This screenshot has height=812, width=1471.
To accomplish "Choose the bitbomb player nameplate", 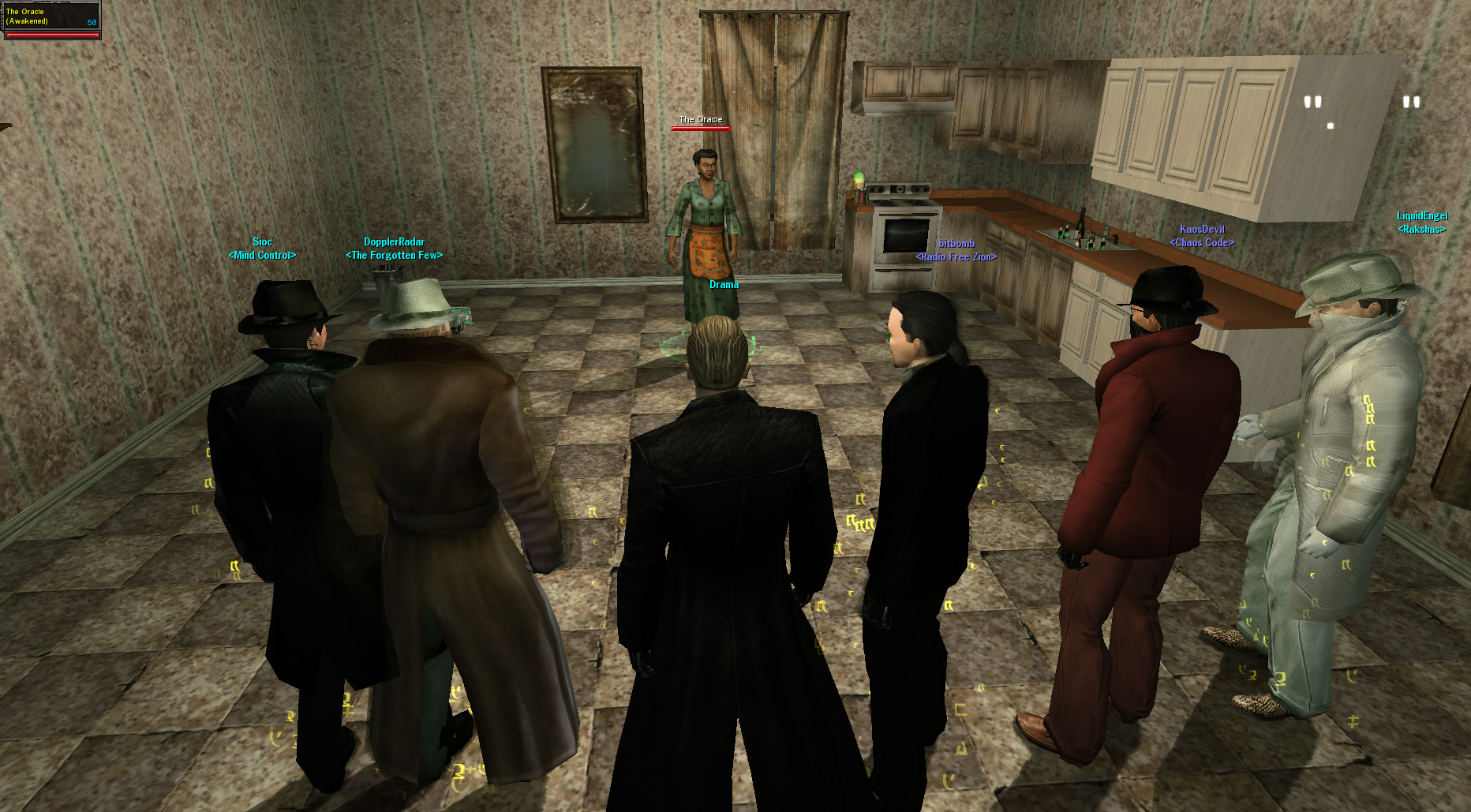I will click(x=956, y=244).
